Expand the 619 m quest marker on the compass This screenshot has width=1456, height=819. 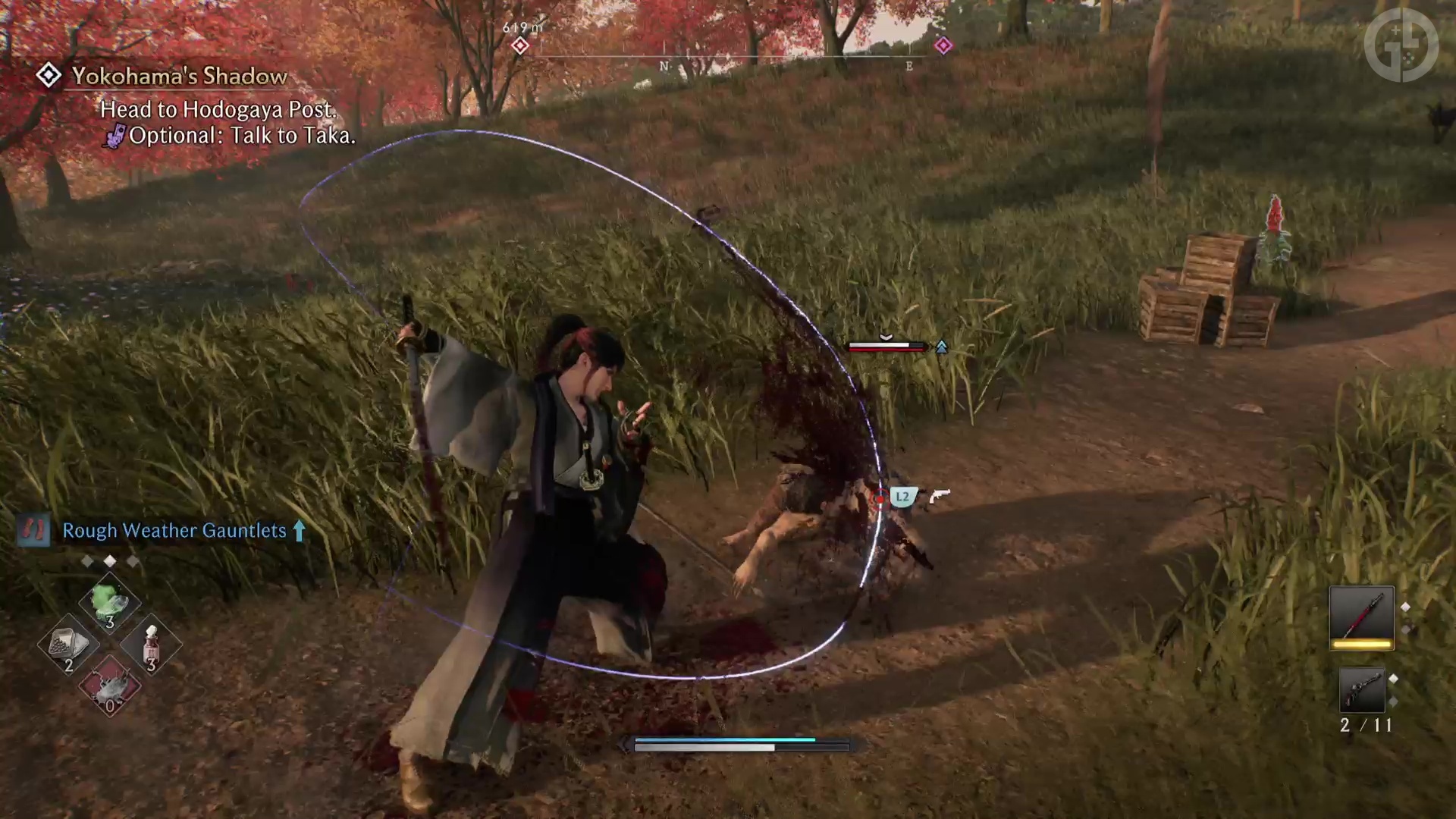coord(520,45)
